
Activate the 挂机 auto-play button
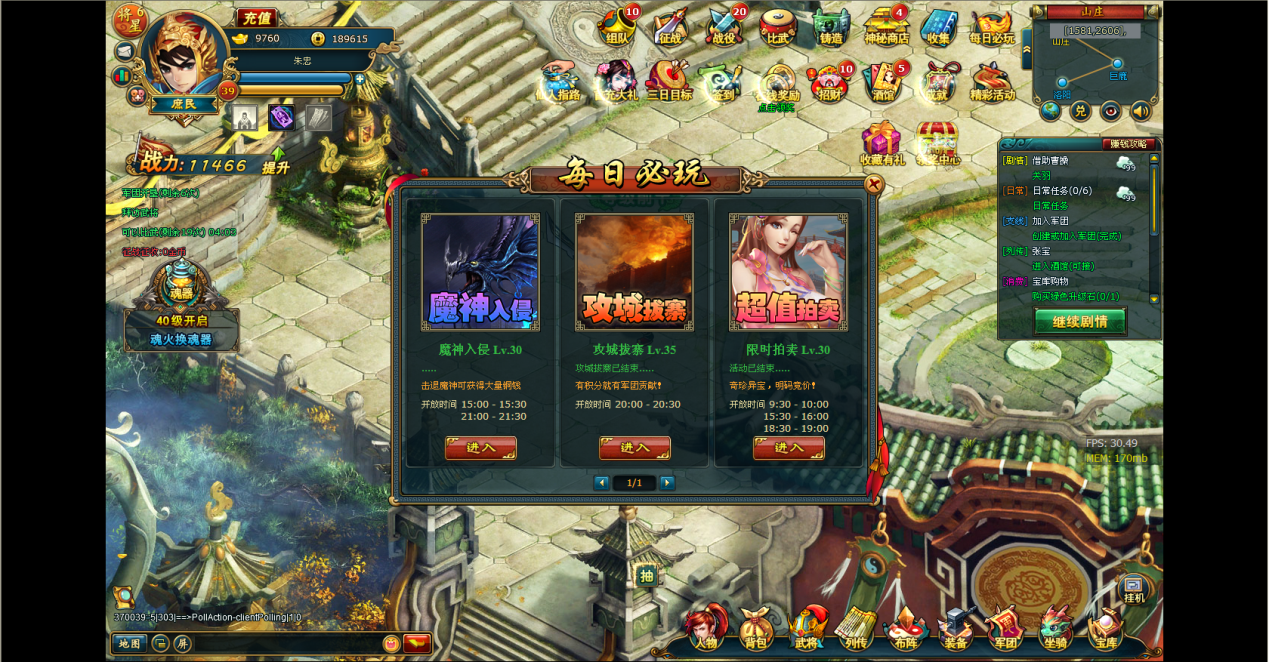point(1133,589)
